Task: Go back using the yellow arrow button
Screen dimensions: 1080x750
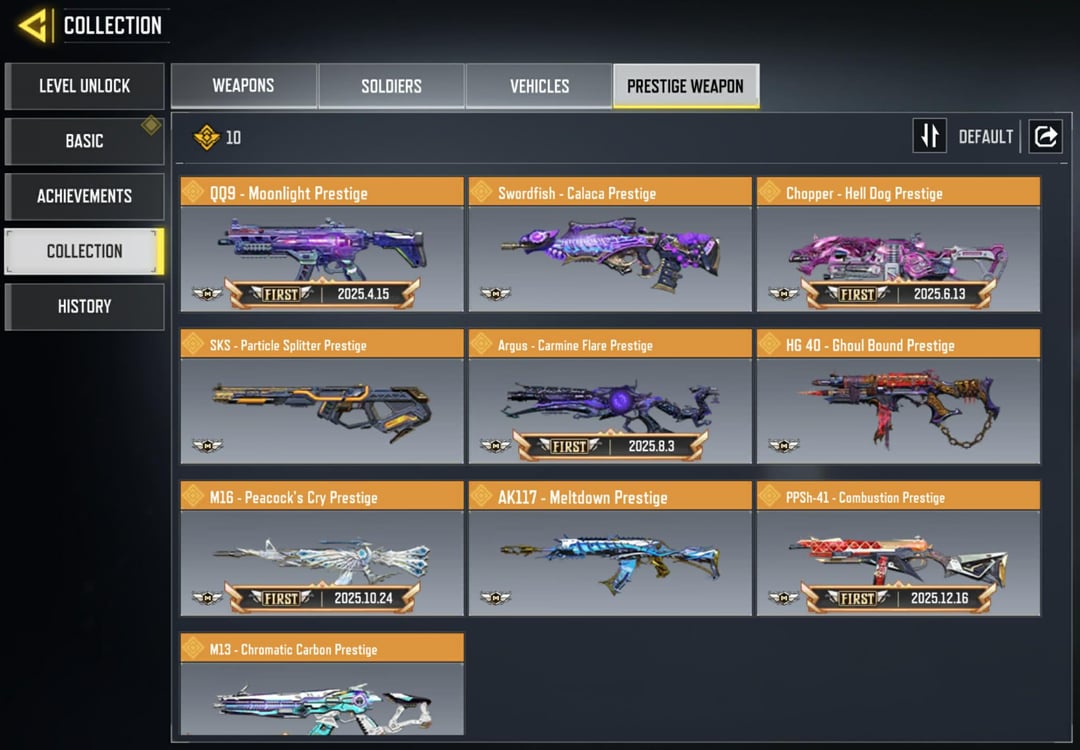Action: 34,25
